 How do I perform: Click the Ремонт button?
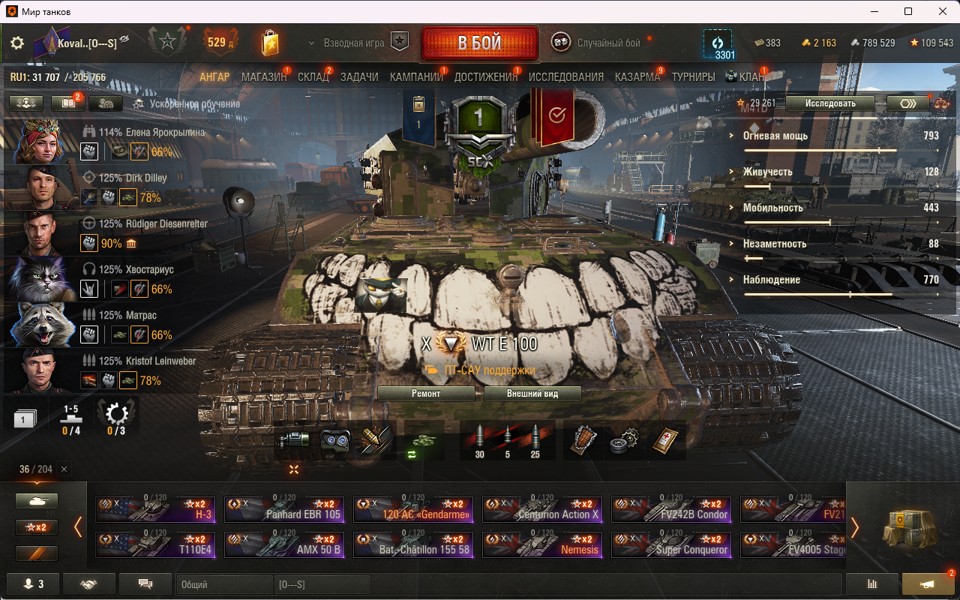(426, 393)
